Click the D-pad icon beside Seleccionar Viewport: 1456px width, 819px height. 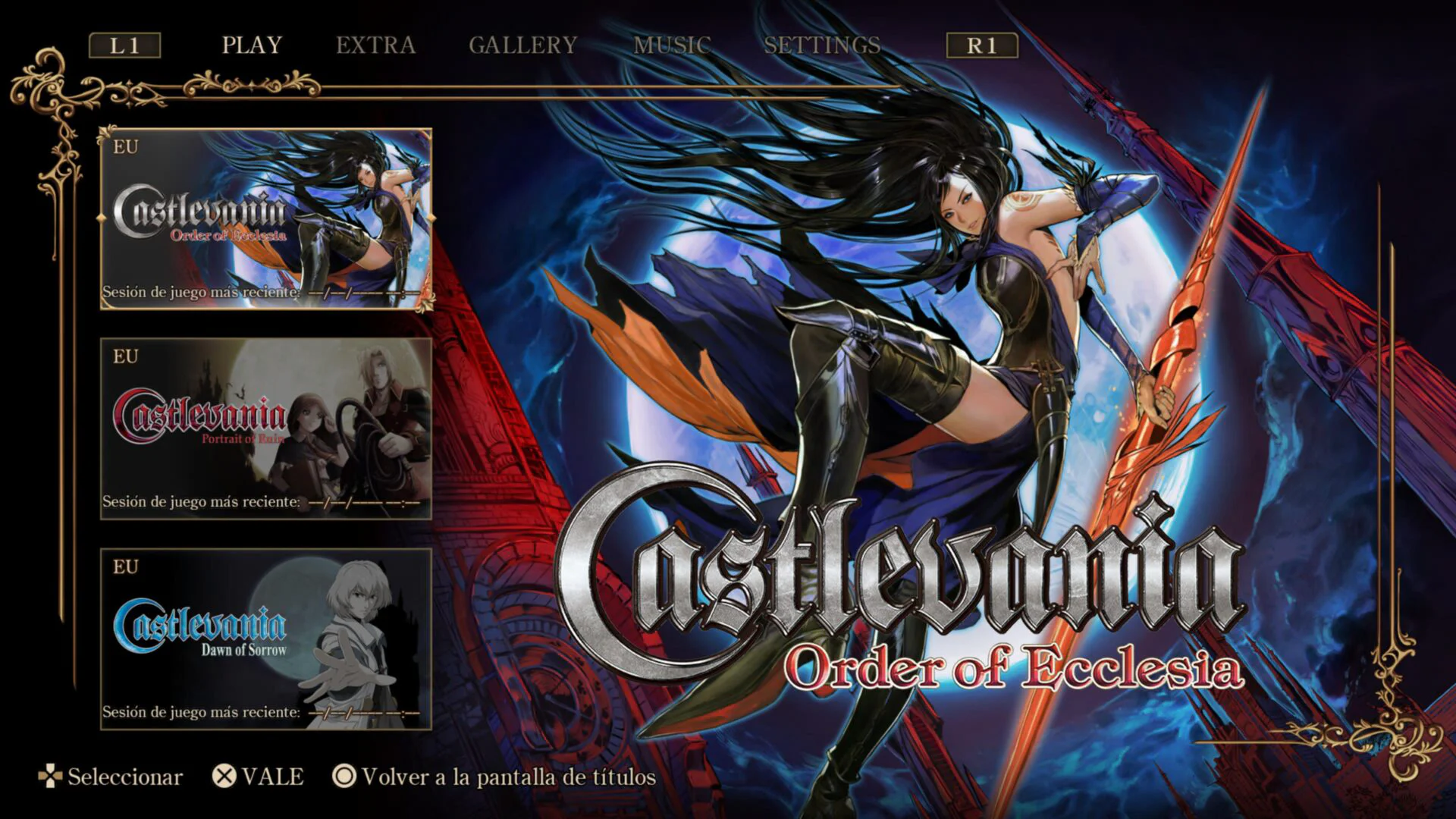pos(50,777)
